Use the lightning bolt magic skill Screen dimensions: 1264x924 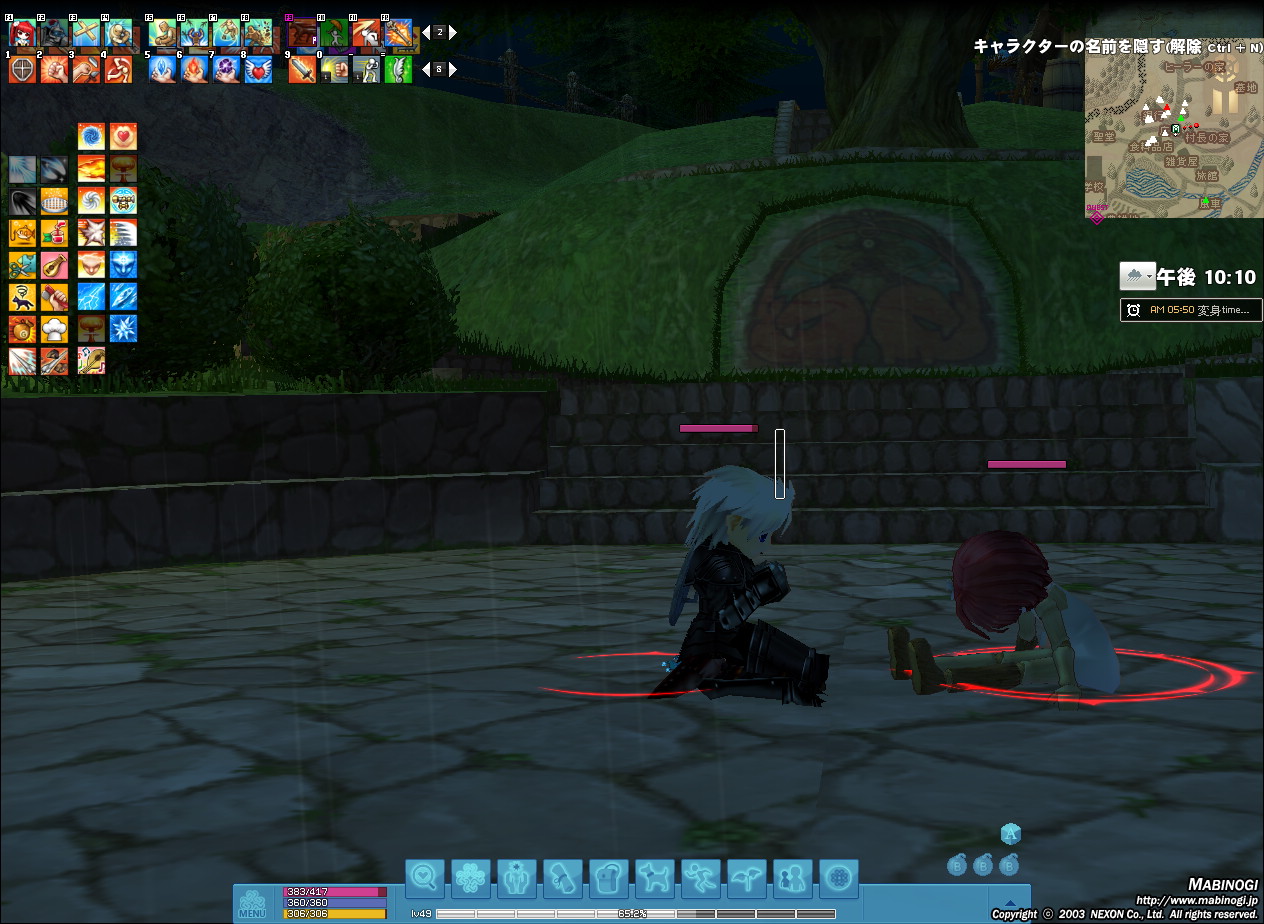[x=92, y=297]
